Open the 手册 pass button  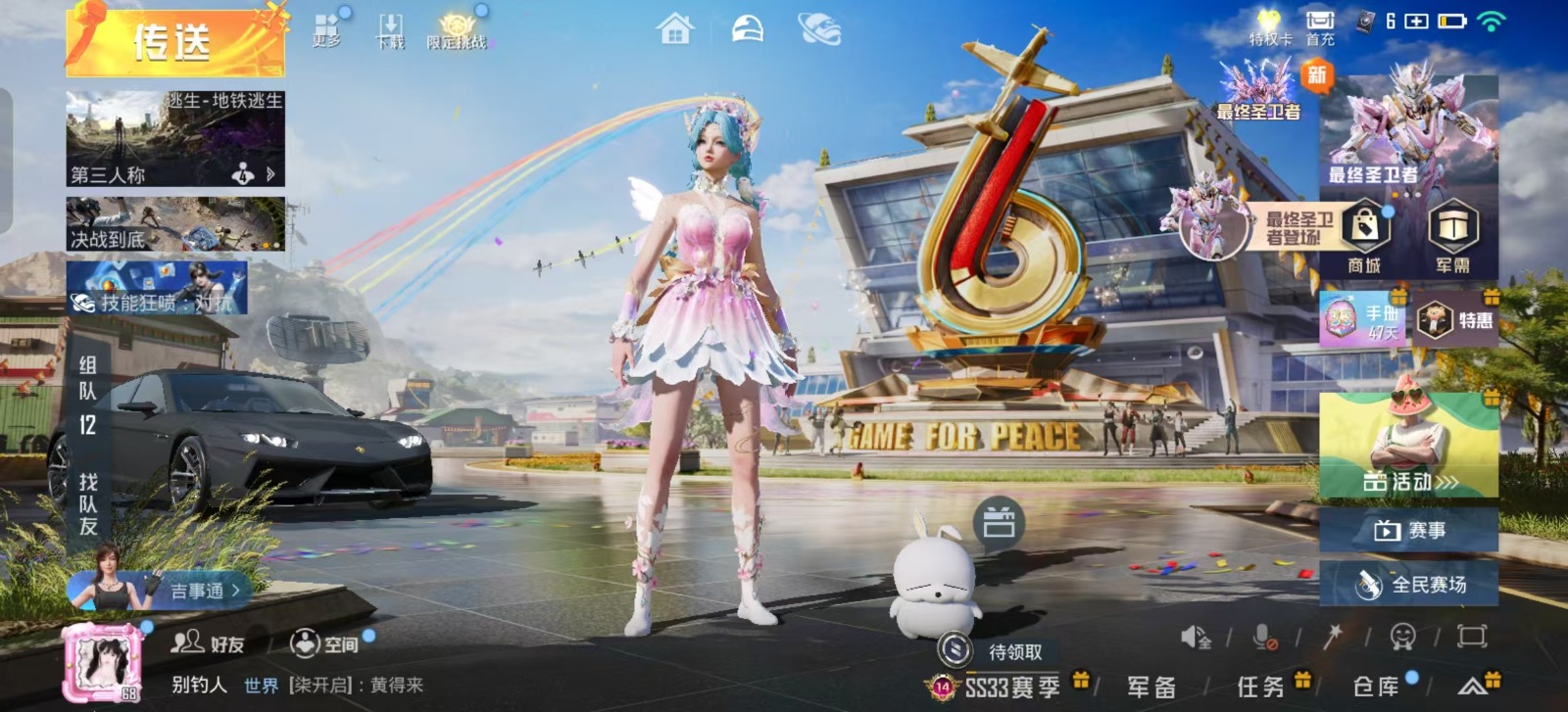click(1362, 319)
